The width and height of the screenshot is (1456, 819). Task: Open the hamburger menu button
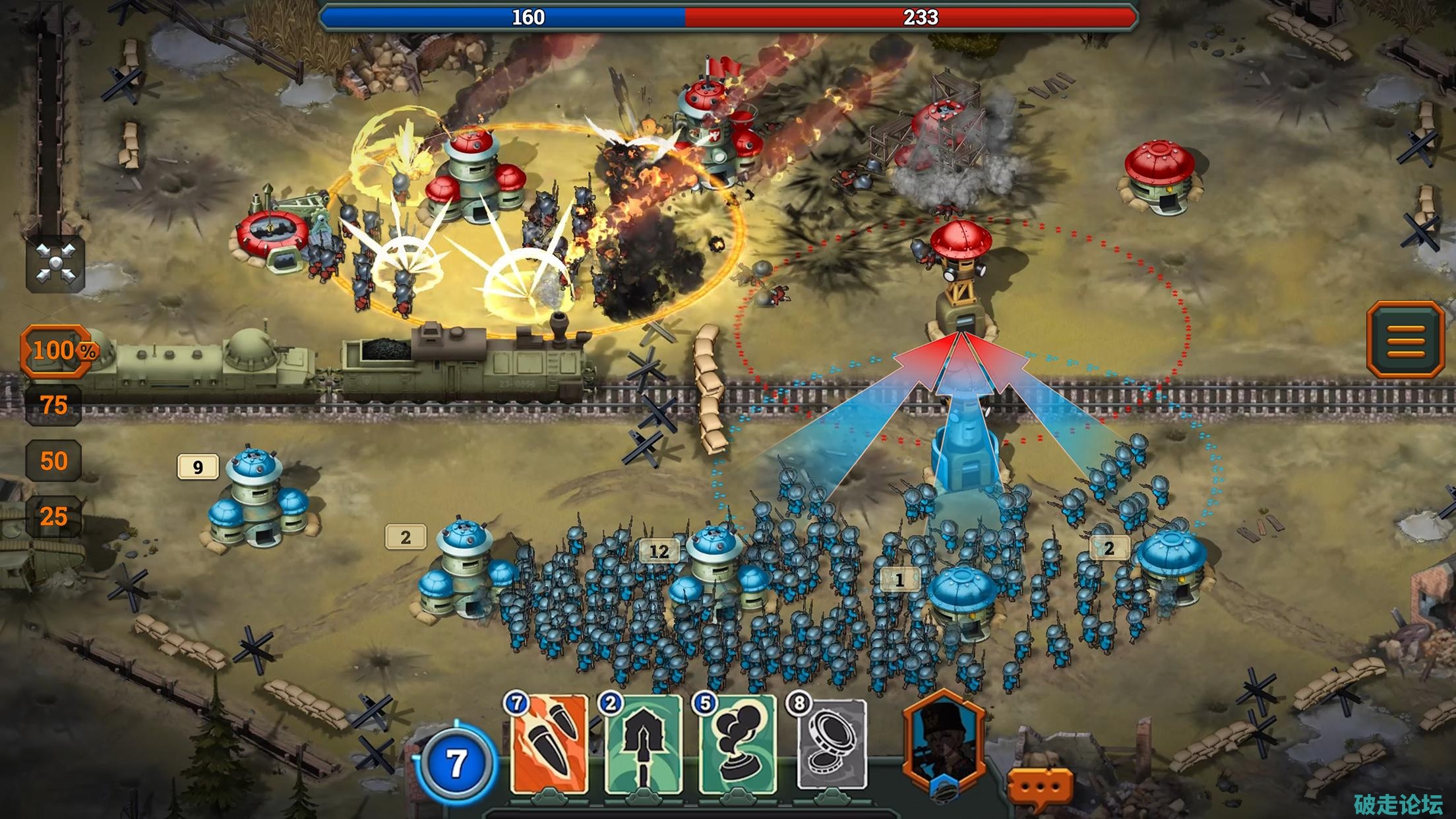(x=1405, y=340)
